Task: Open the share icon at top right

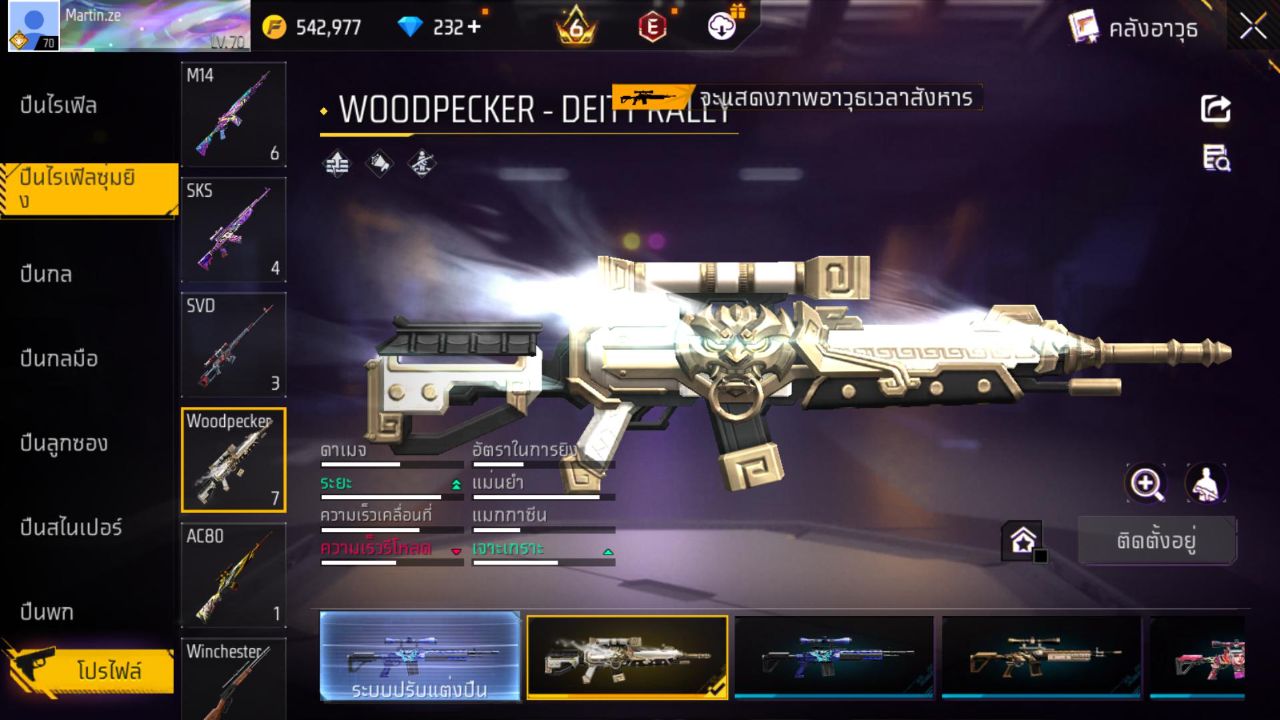Action: pos(1216,110)
